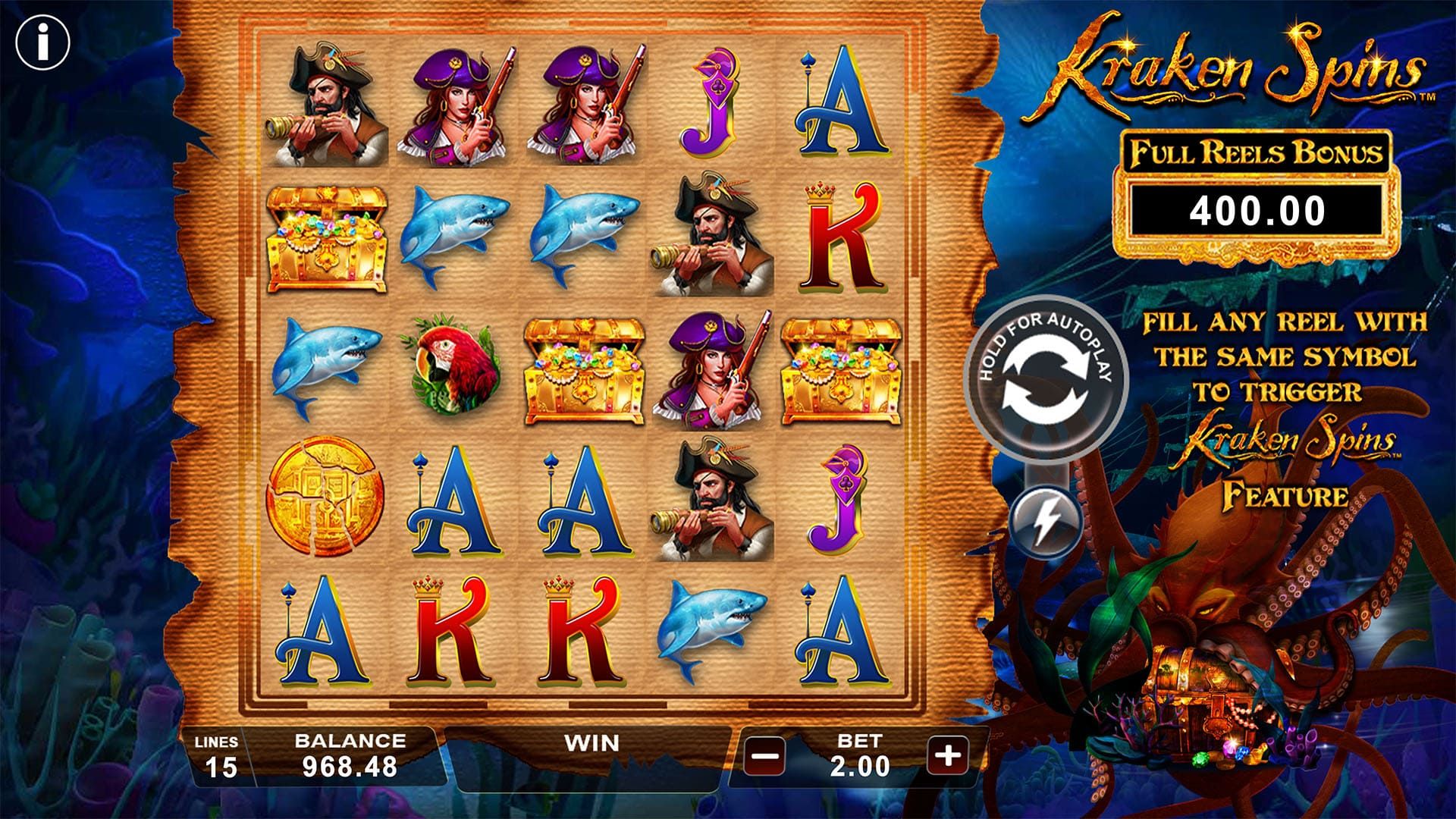
Task: Increase the bet with the plus button
Action: [x=948, y=755]
